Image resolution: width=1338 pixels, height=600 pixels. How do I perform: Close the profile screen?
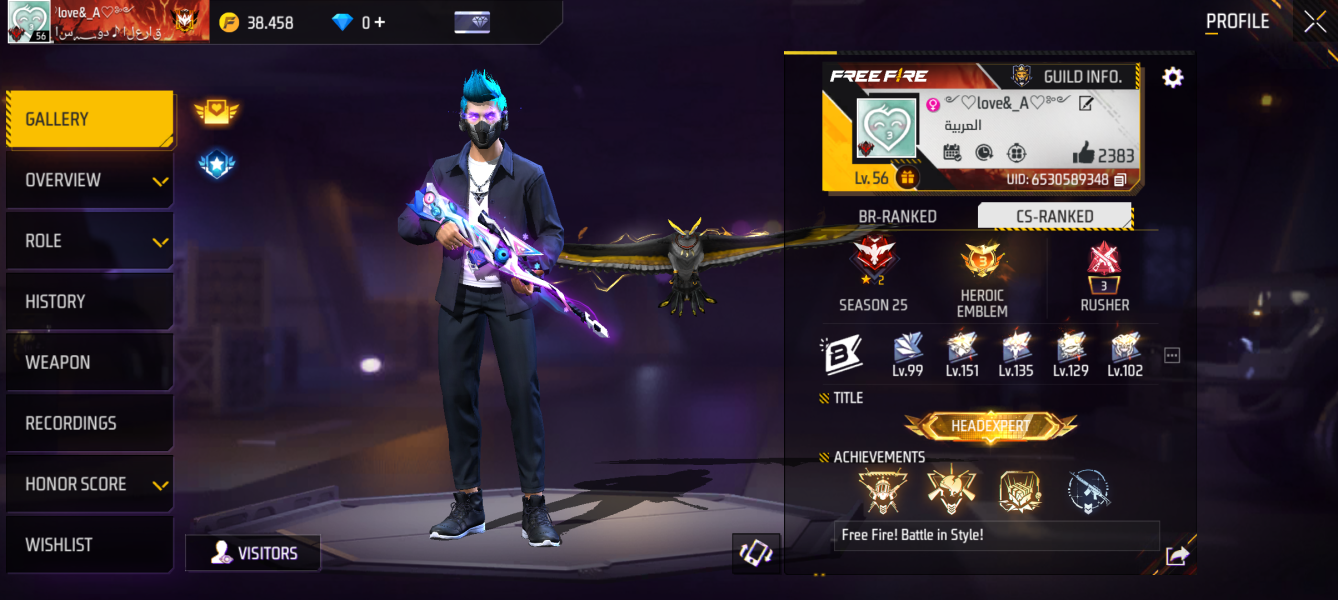[x=1314, y=22]
